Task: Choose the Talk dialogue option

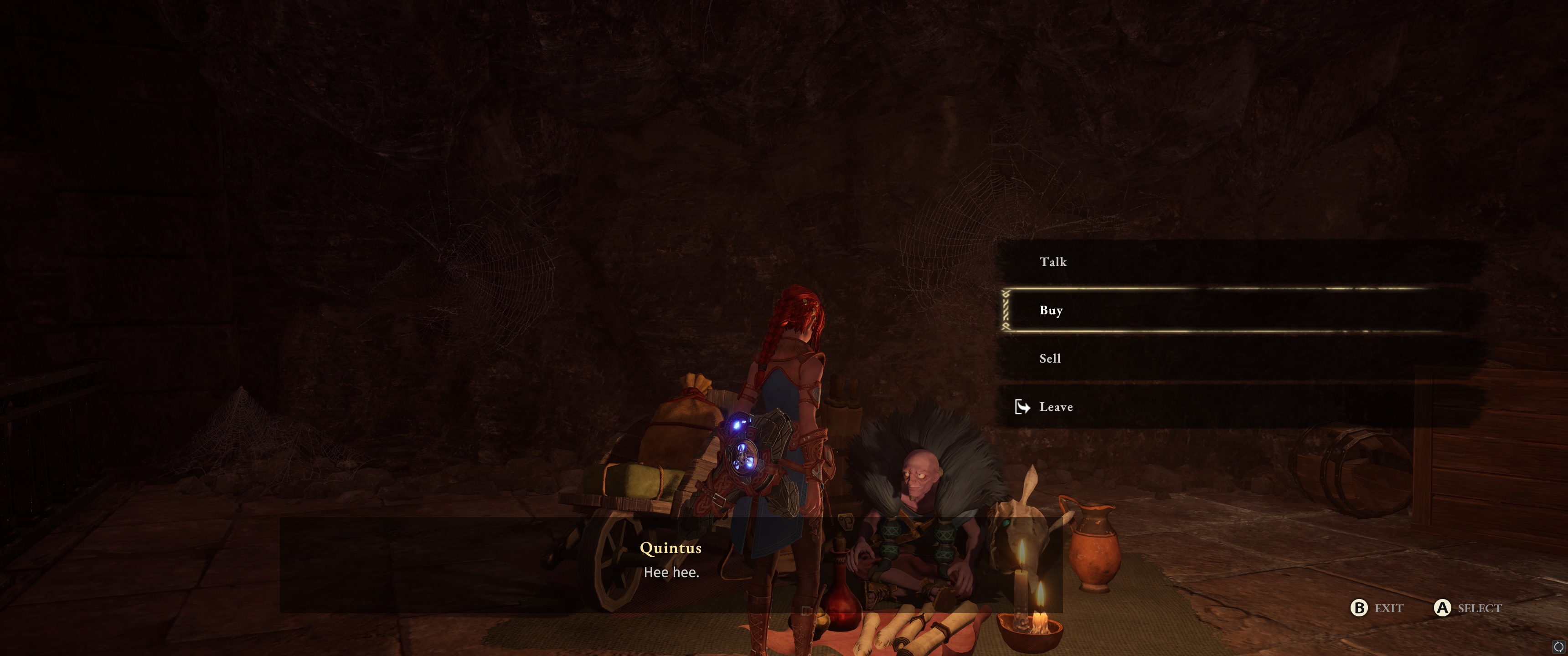Action: pyautogui.click(x=1053, y=261)
